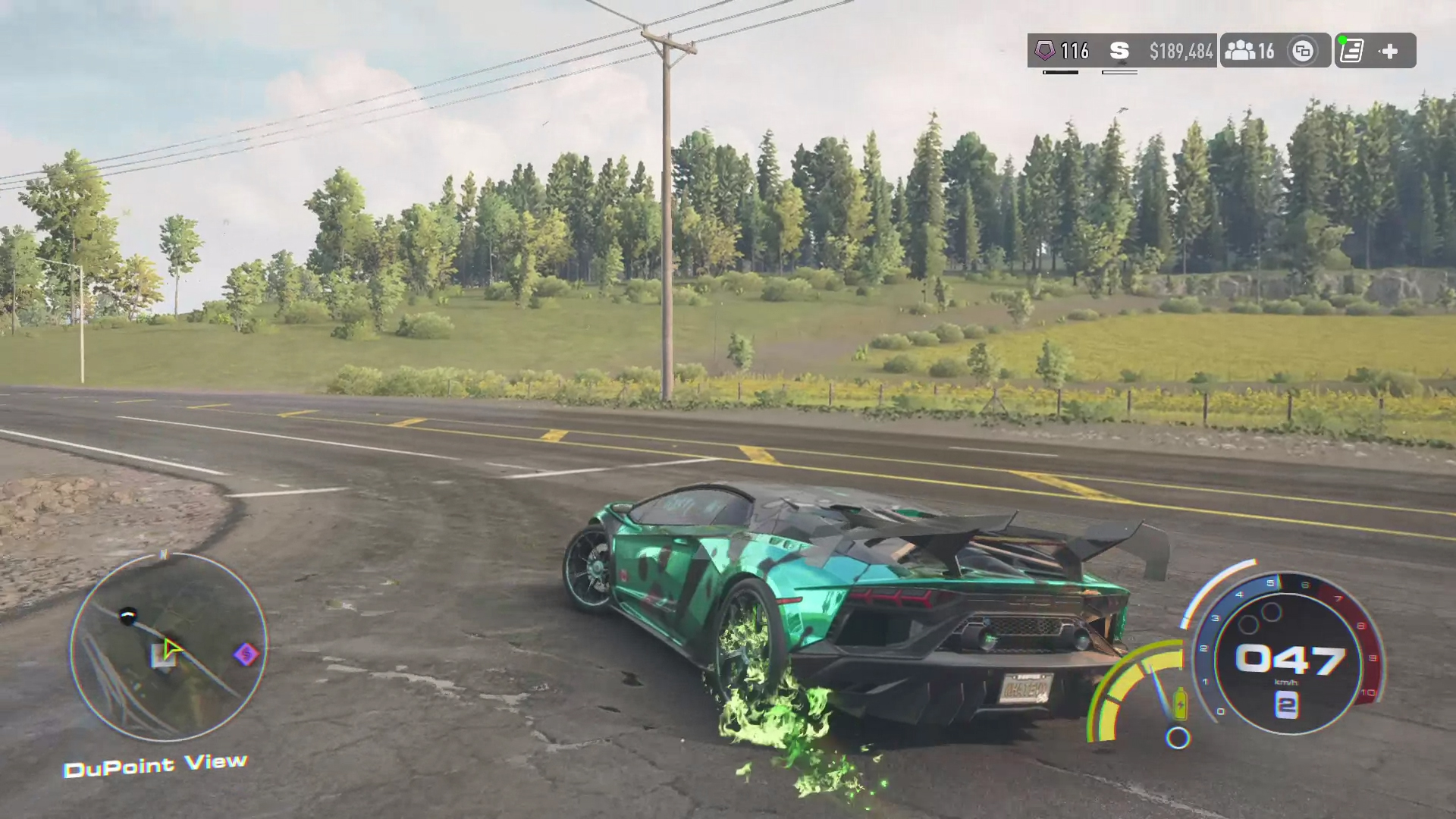
Task: Click the overlapping windows circle icon
Action: pyautogui.click(x=1303, y=51)
